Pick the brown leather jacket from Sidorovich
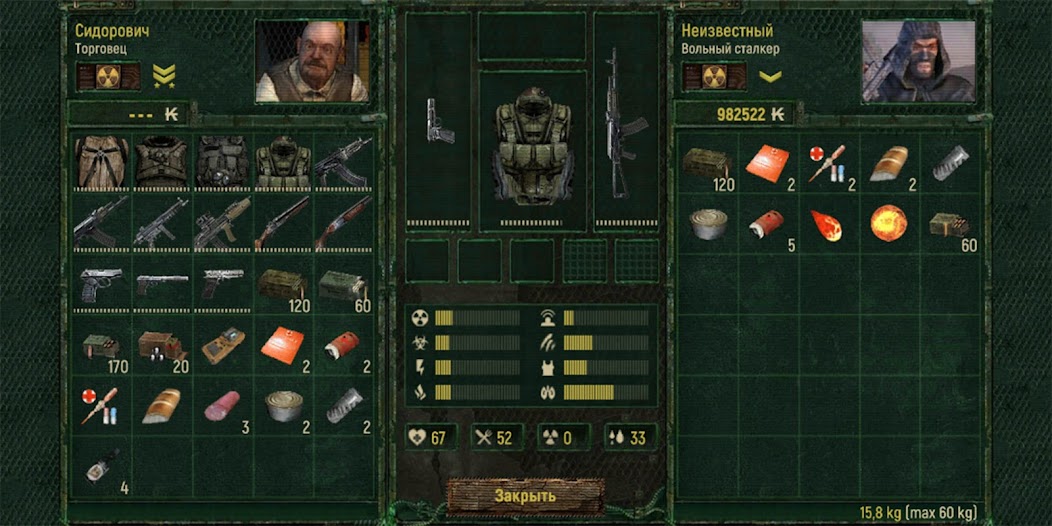 click(100, 160)
